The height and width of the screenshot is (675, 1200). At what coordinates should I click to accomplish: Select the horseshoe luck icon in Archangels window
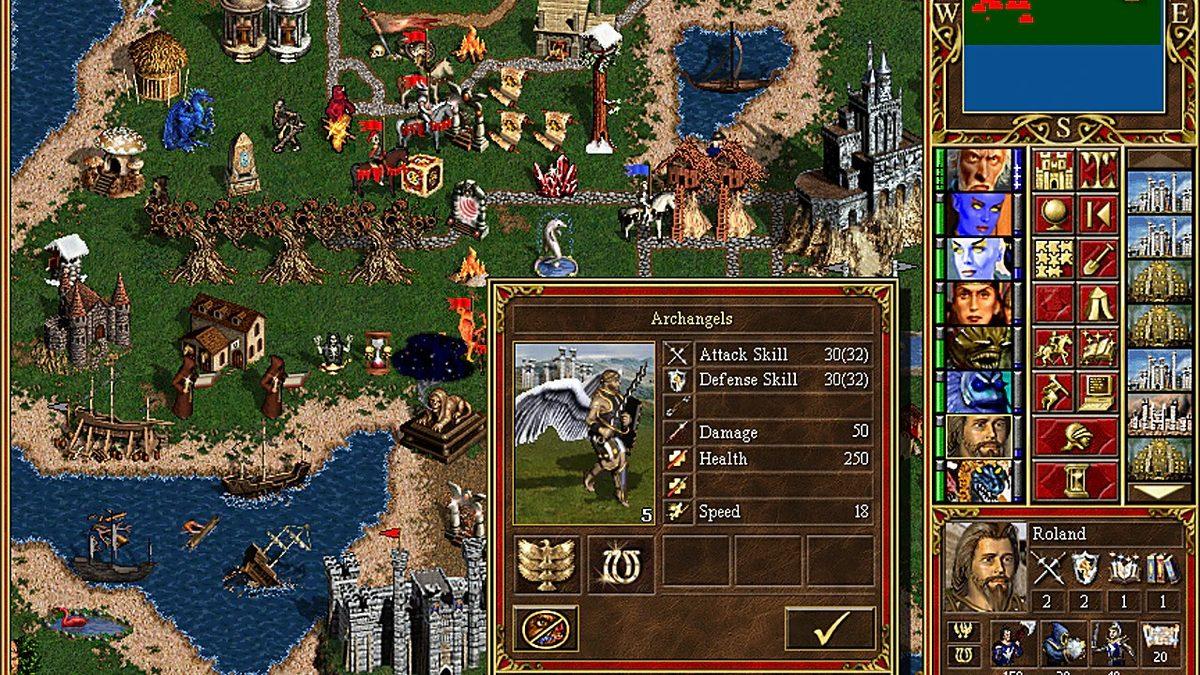point(619,564)
